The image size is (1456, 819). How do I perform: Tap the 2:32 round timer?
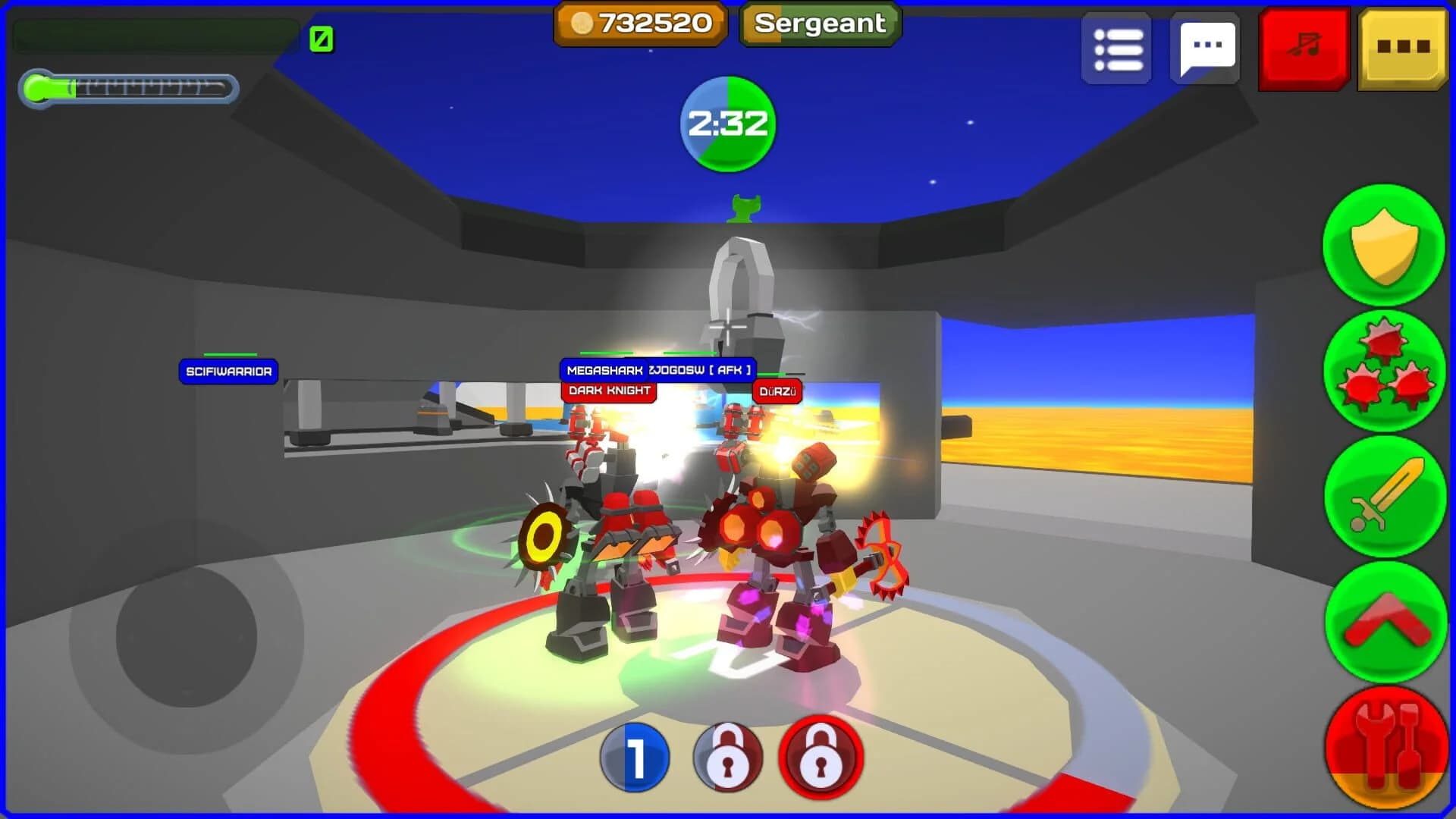coord(727,126)
